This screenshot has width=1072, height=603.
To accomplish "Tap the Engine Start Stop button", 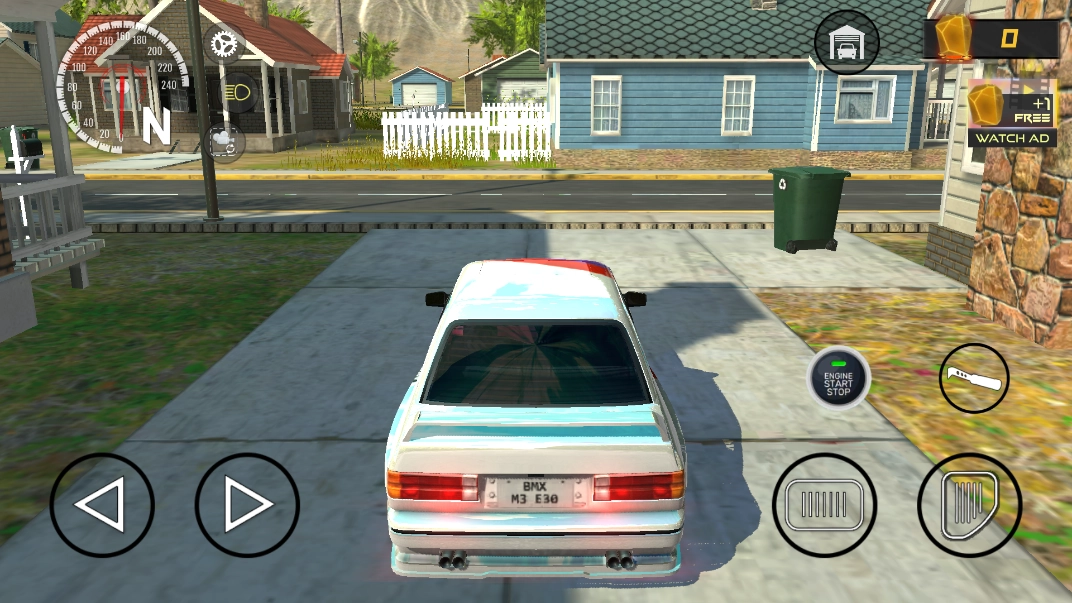I will coord(839,378).
